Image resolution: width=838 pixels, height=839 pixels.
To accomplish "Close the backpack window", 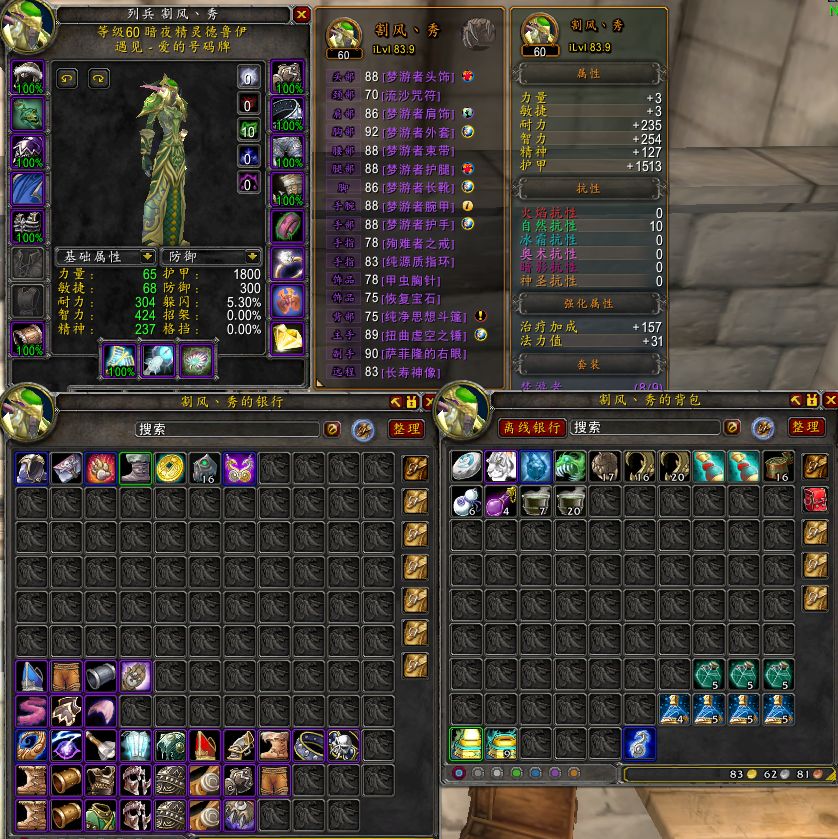I will point(829,401).
